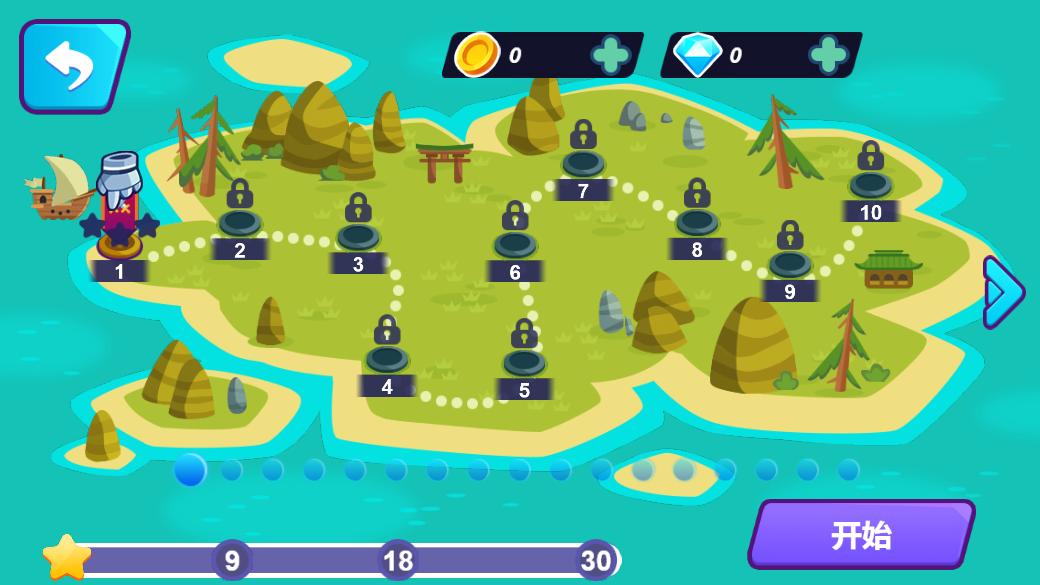Screen dimensions: 1040x585
Task: Choose locked level 6 node
Action: click(x=515, y=244)
